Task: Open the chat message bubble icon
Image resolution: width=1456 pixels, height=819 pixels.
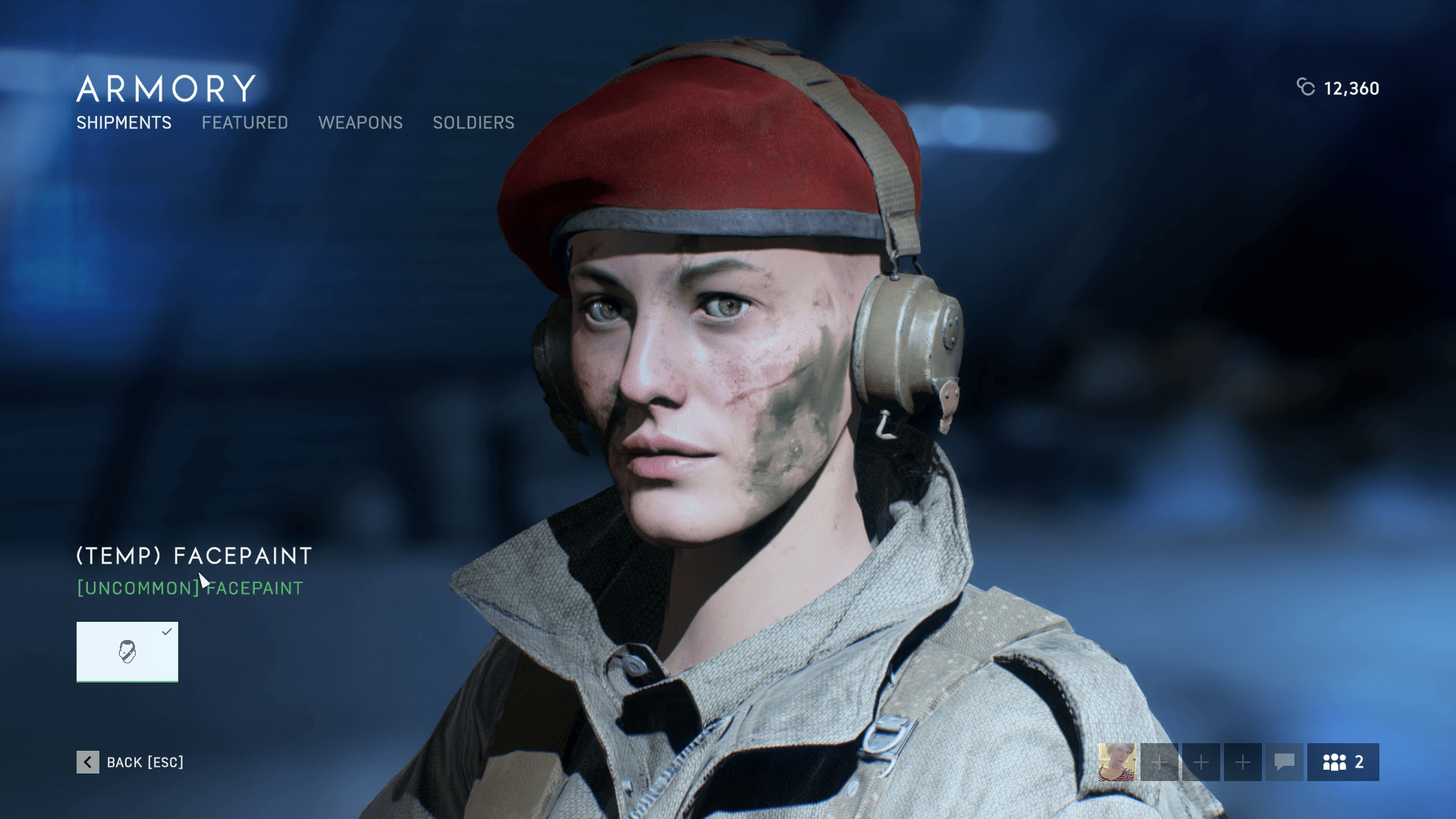Action: (x=1285, y=762)
